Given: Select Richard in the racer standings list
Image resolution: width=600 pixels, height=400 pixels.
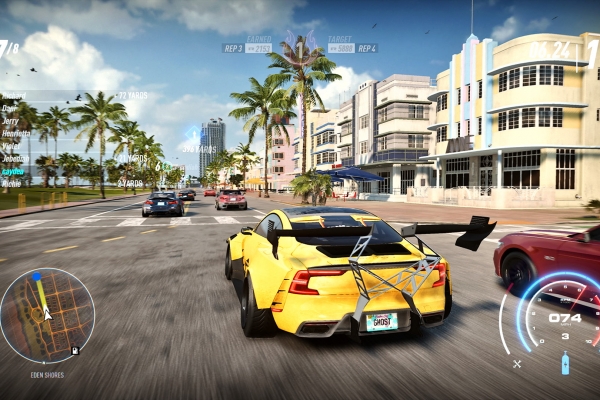Looking at the screenshot, I should 13,96.
